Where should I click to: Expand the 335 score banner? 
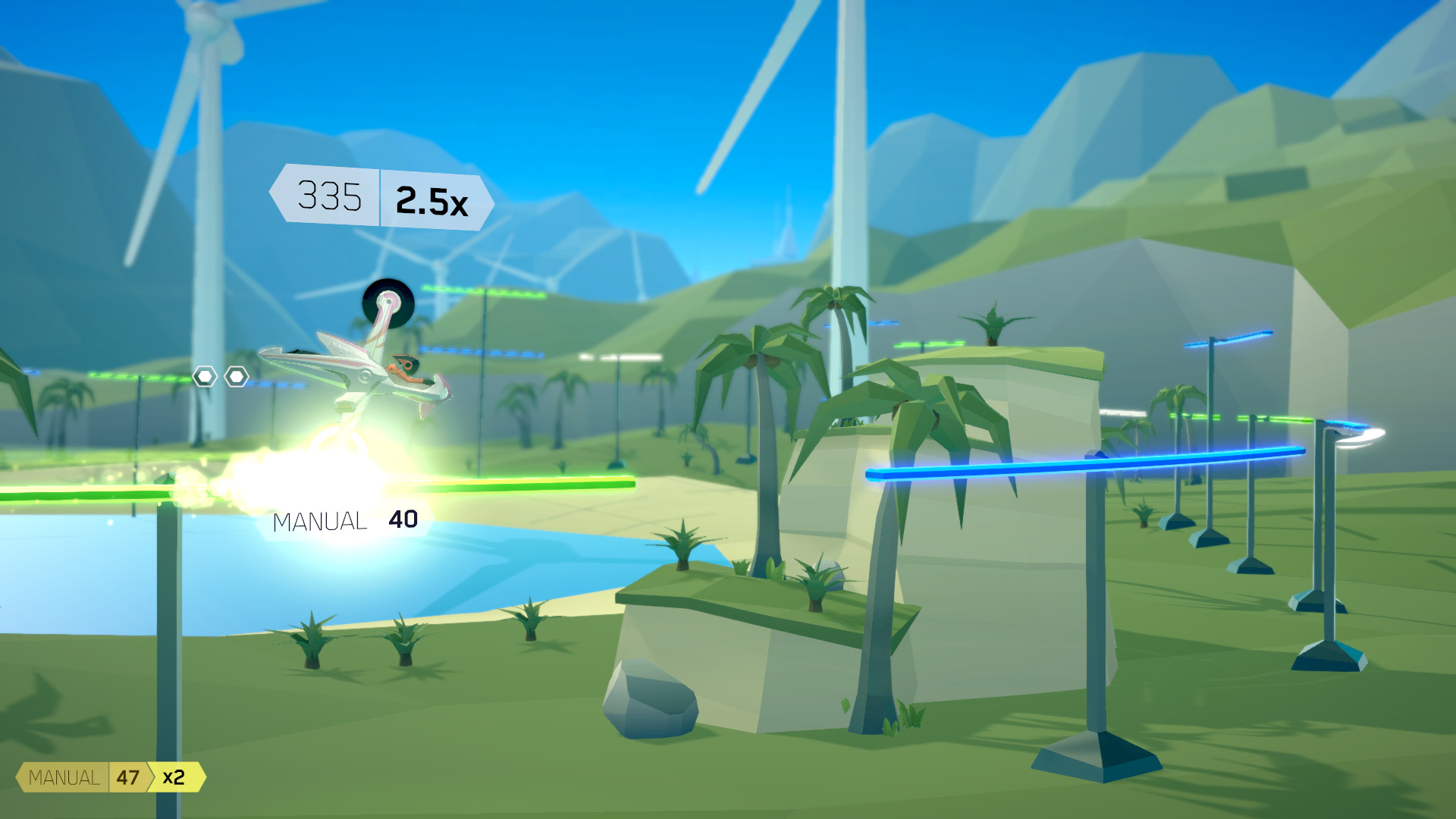click(x=330, y=199)
